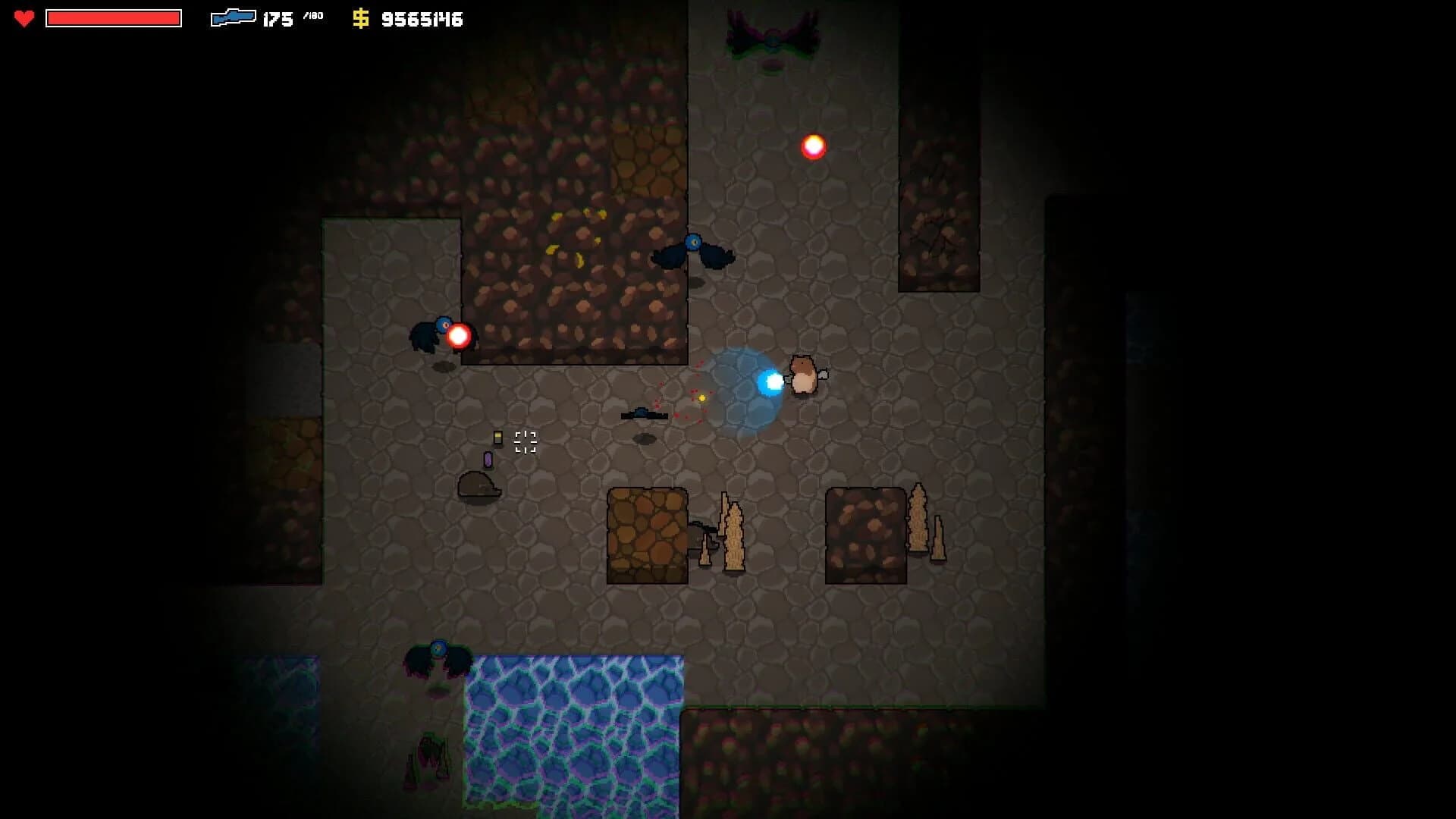Screen dimensions: 1456x819
Task: Click the blue shotgun ammo icon
Action: [x=235, y=18]
